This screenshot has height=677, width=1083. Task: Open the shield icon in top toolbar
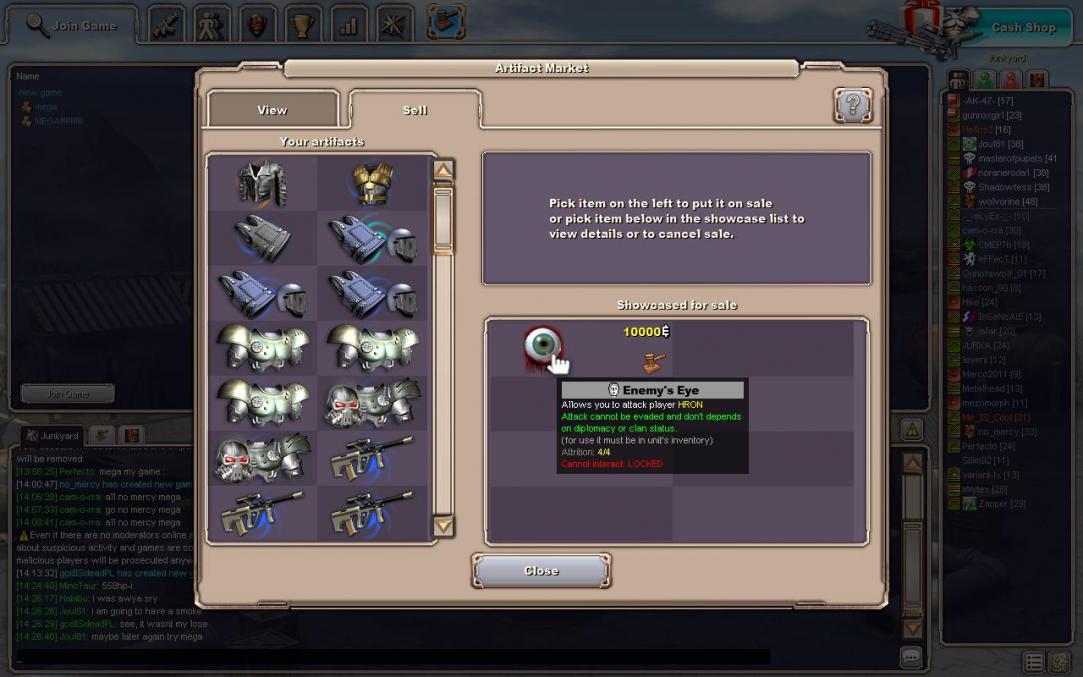point(257,25)
